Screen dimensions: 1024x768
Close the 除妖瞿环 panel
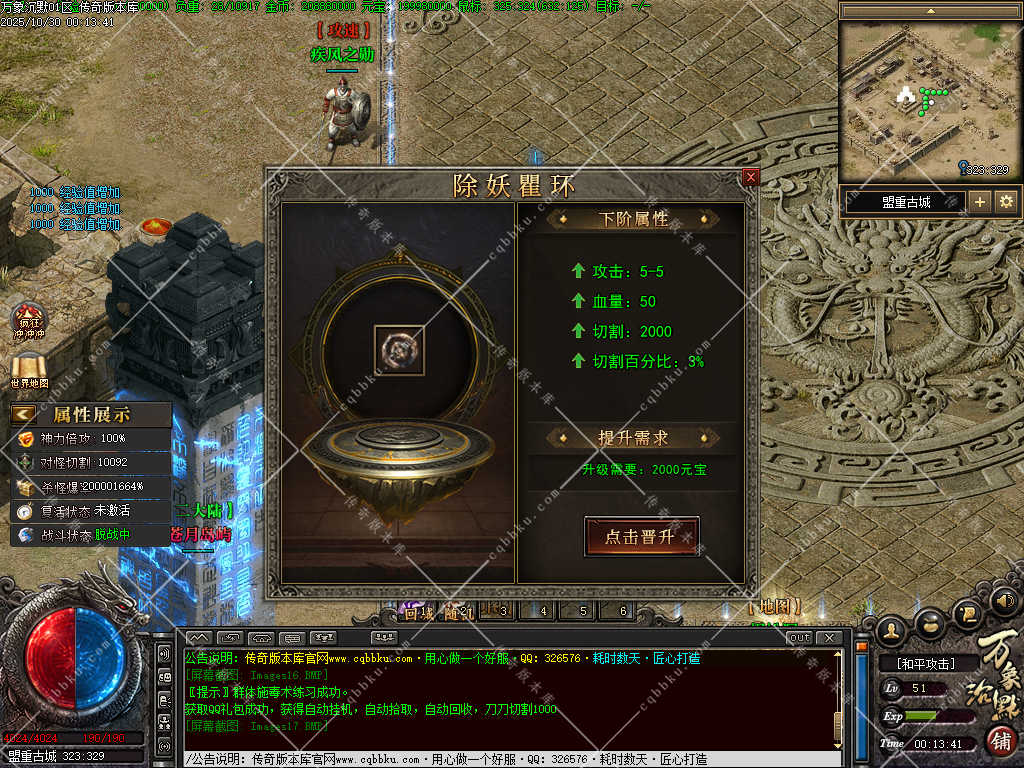751,177
